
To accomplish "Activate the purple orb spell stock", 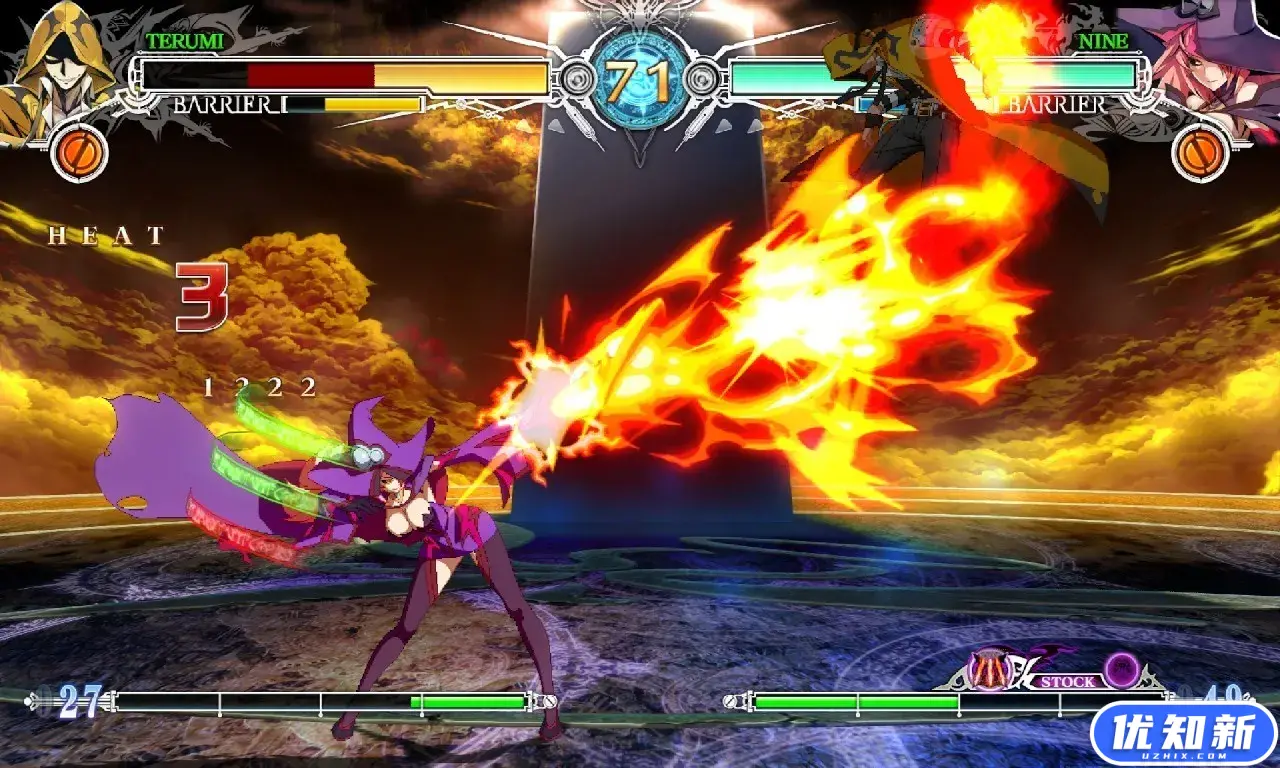I will point(1122,670).
